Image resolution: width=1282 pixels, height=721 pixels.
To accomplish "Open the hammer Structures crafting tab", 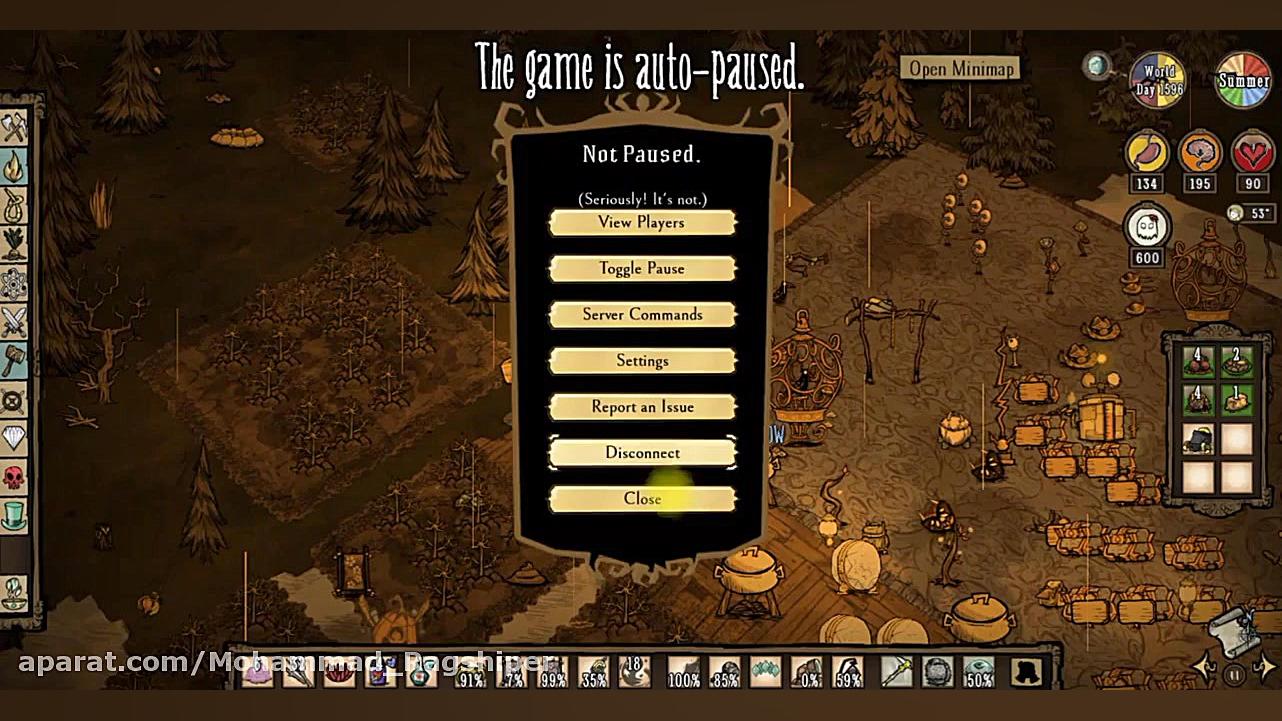I will pyautogui.click(x=14, y=361).
